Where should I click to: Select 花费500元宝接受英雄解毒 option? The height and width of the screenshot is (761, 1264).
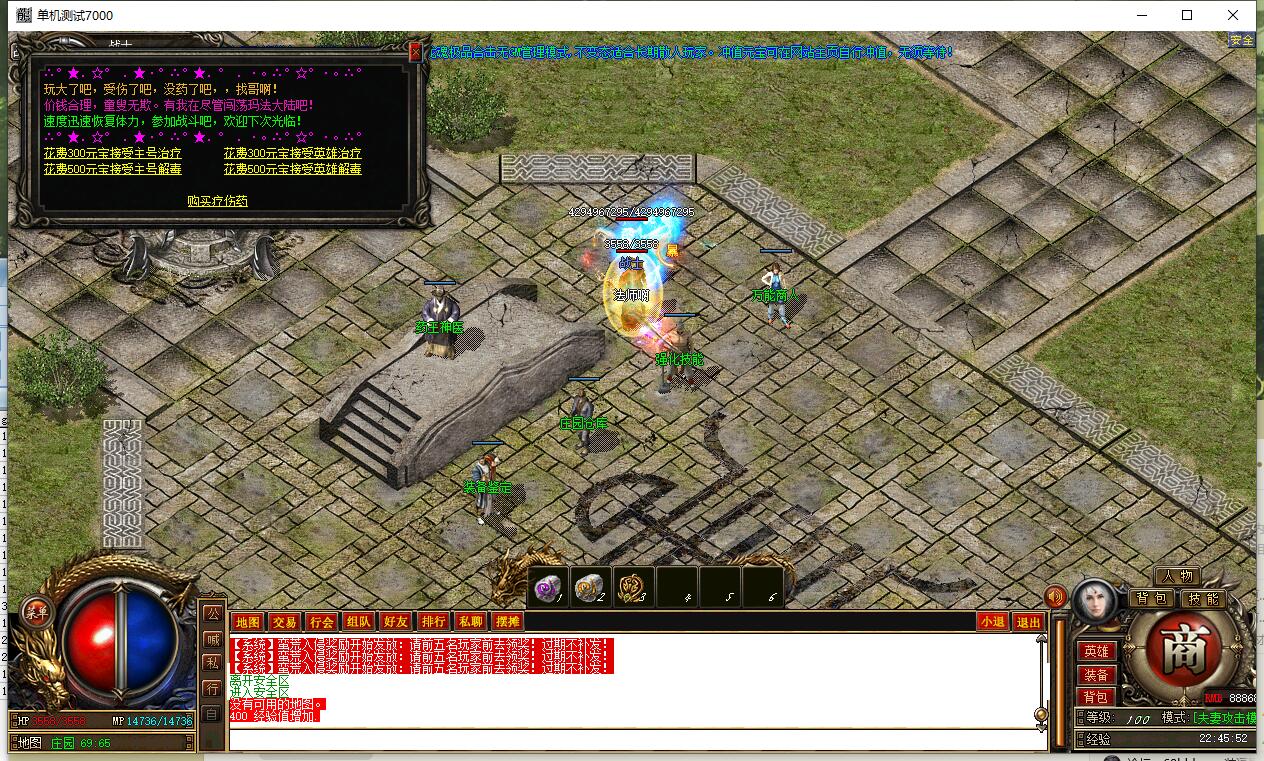[x=292, y=169]
